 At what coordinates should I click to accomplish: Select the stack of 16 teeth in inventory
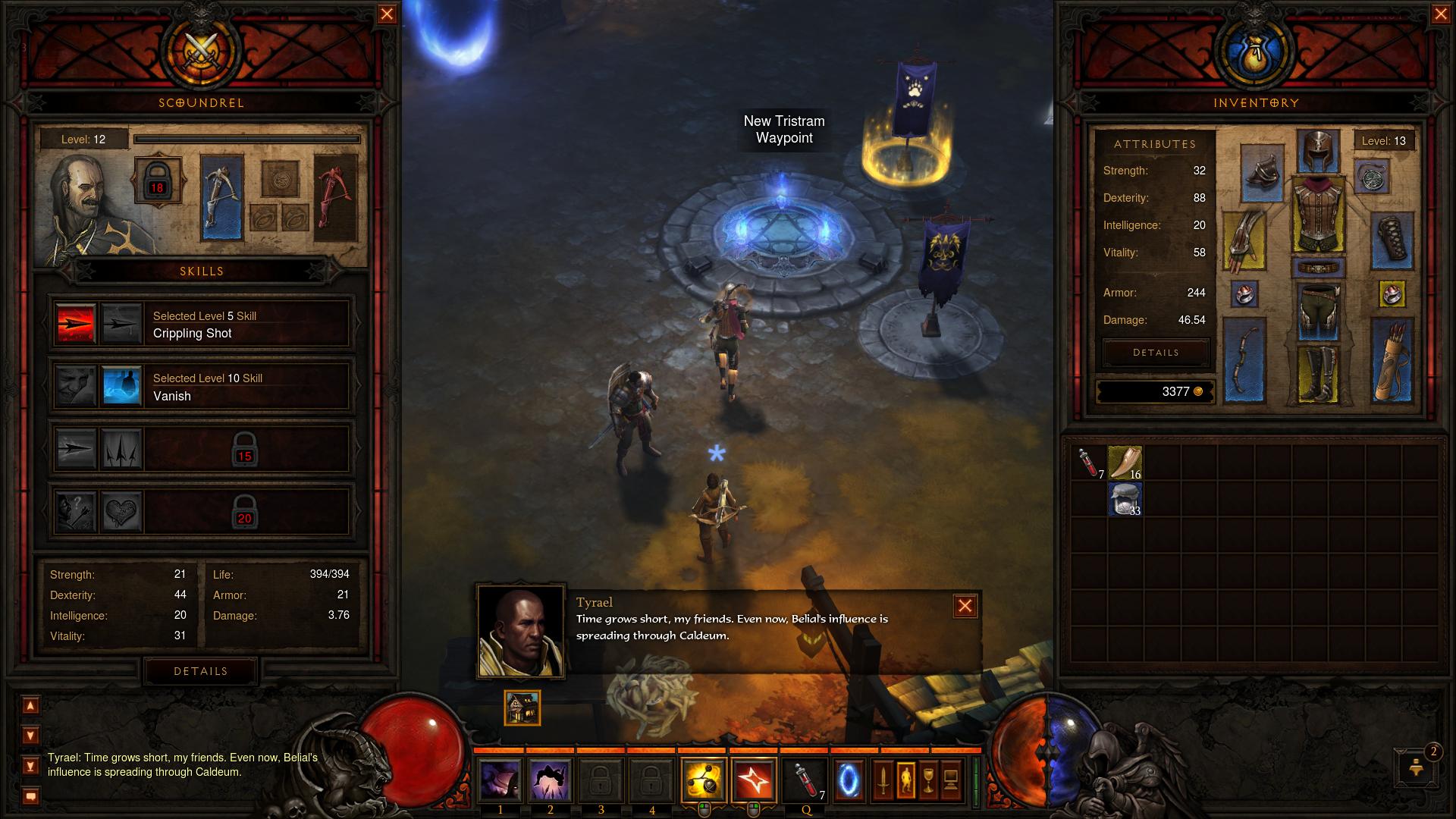pyautogui.click(x=1125, y=463)
